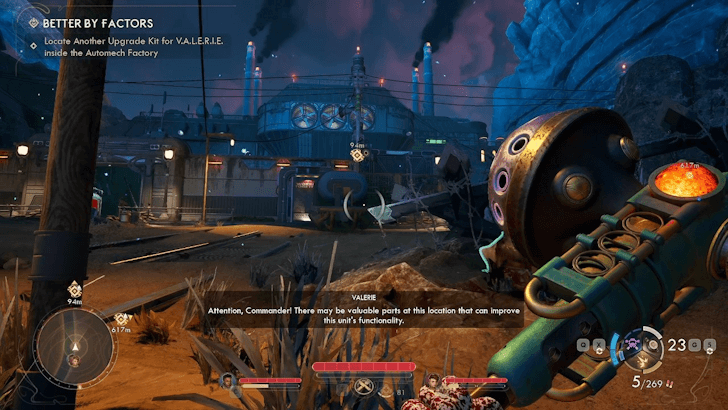
Task: Select the Better by Factors quest tracker
Action: click(97, 22)
